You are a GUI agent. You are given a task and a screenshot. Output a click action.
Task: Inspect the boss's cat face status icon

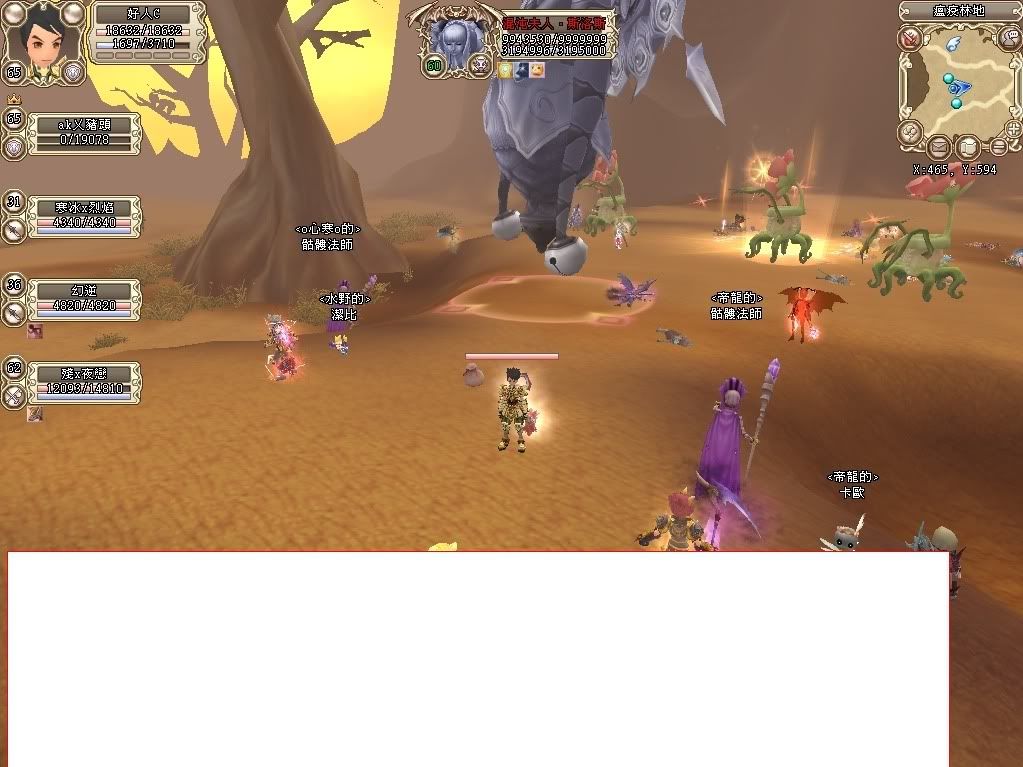pos(538,70)
